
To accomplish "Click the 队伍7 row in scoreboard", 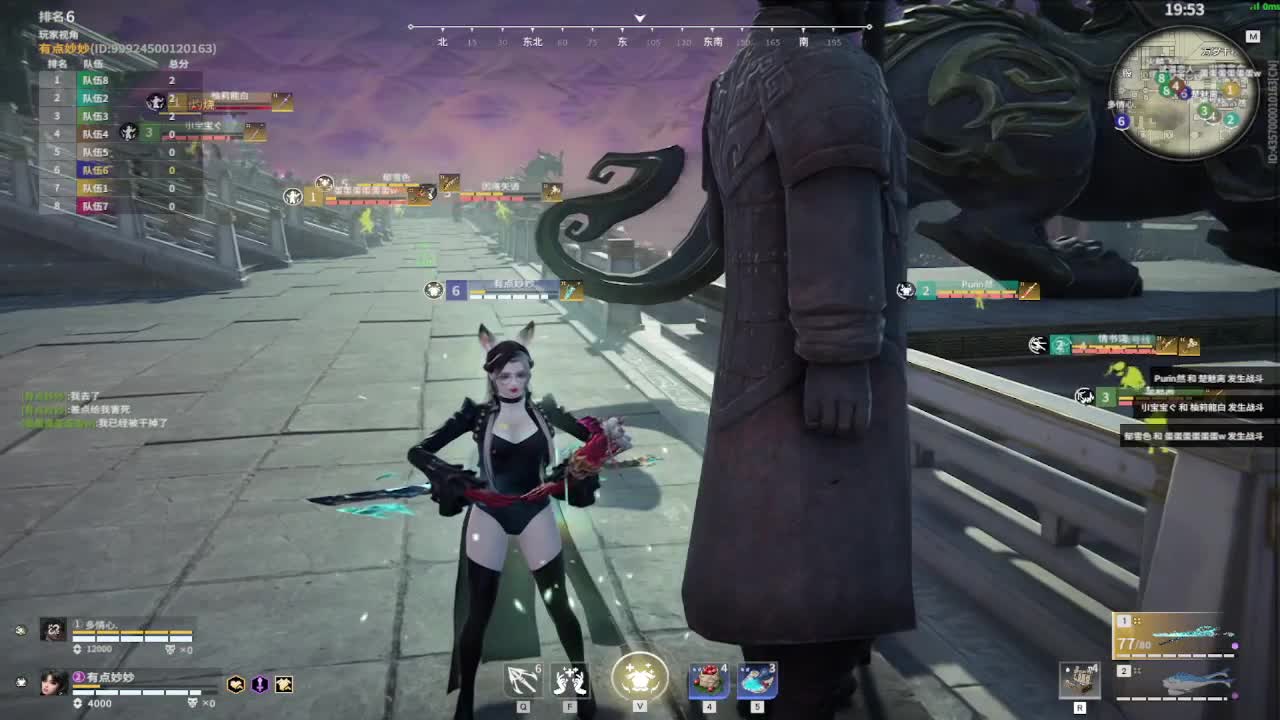I will pyautogui.click(x=118, y=206).
